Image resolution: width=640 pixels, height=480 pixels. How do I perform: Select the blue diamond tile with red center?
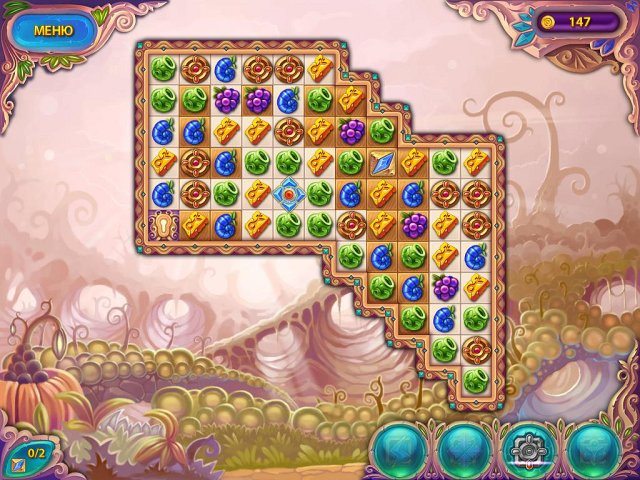coord(288,193)
